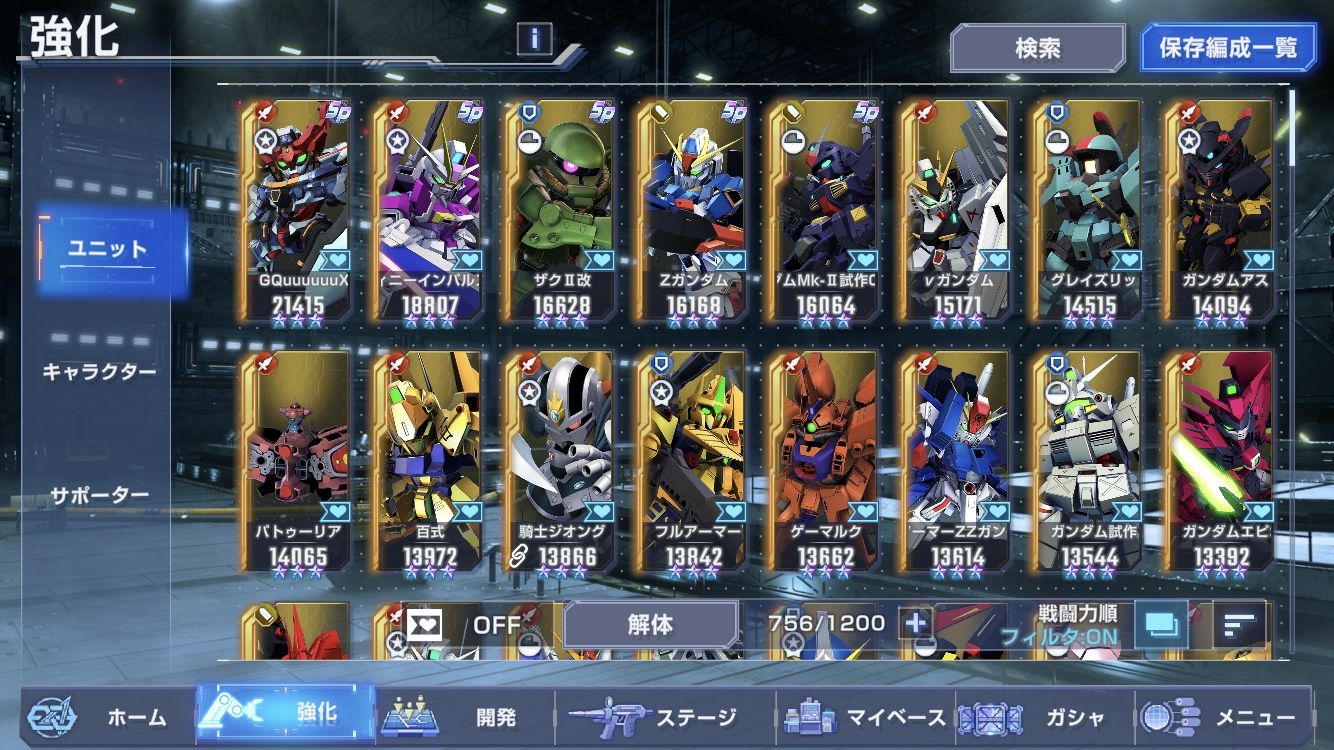Screen dimensions: 1334x750
Task: Switch to the ユニット tab
Action: [108, 250]
